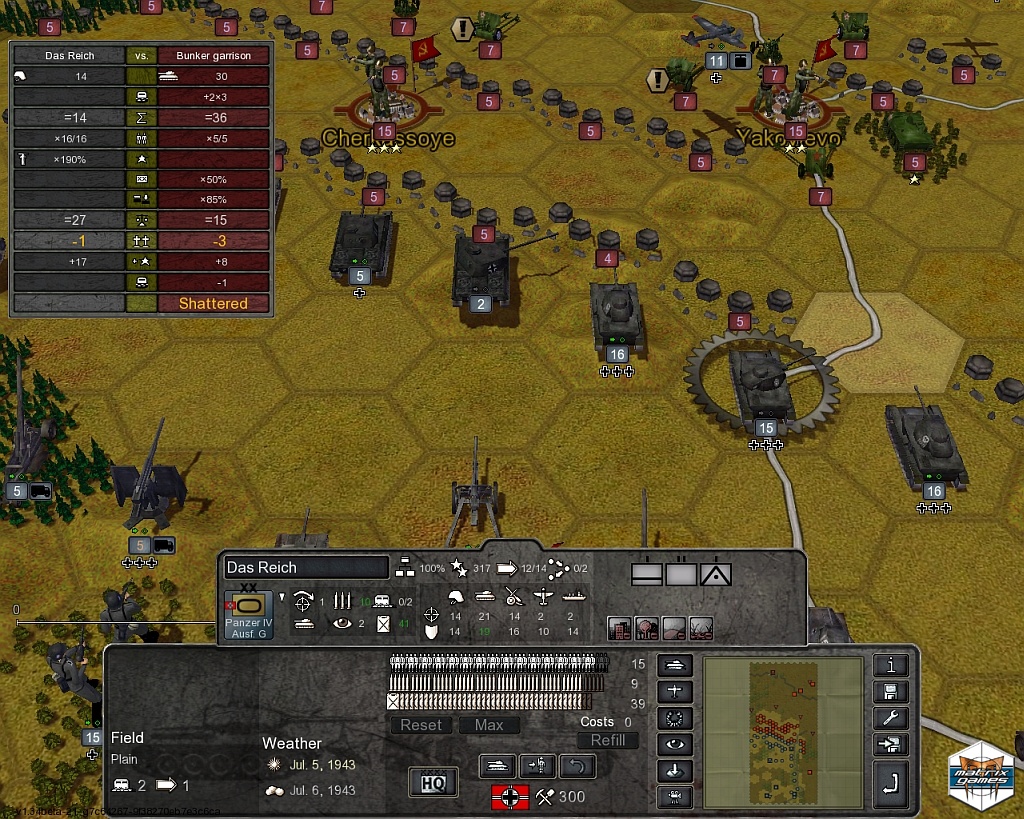Select the city terrain icon in unit panel
Viewport: 1024px width, 819px height.
619,628
